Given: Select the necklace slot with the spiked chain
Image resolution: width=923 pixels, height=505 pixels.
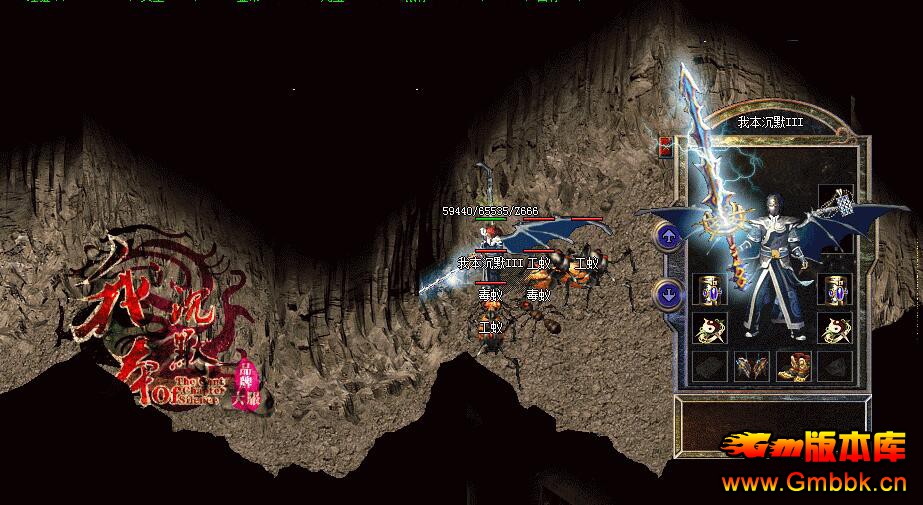Looking at the screenshot, I should point(835,203).
